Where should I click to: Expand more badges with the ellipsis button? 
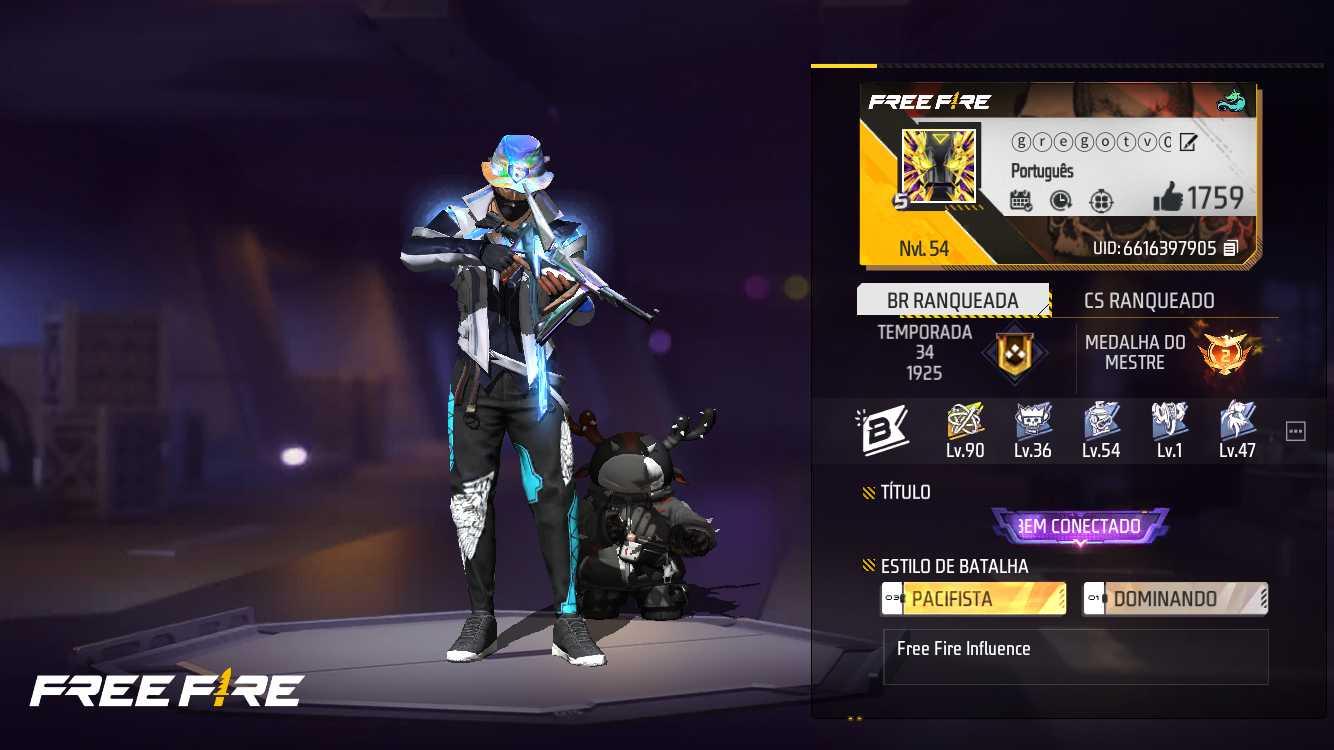1295,430
